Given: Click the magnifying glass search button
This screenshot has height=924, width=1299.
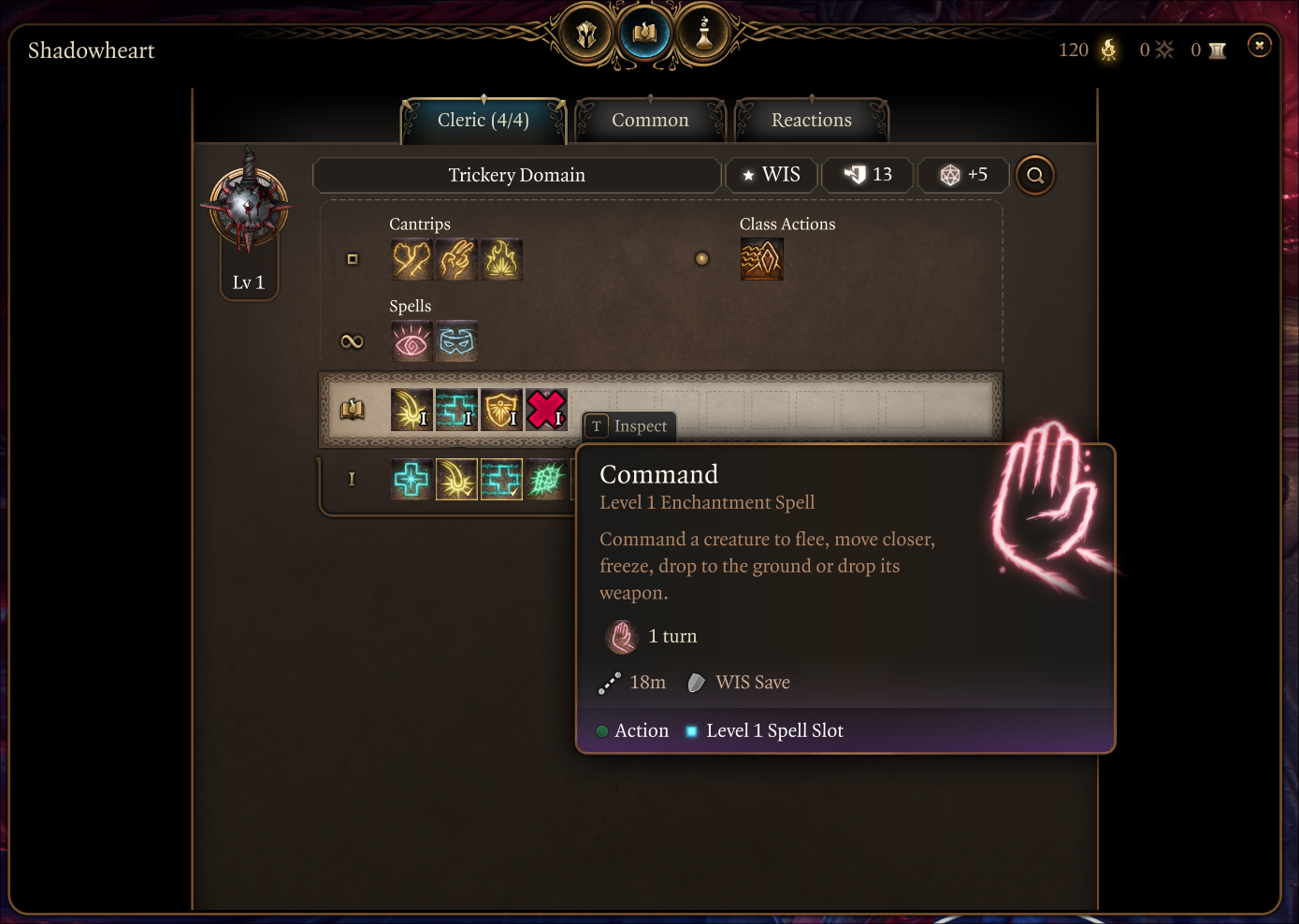Looking at the screenshot, I should (1034, 175).
